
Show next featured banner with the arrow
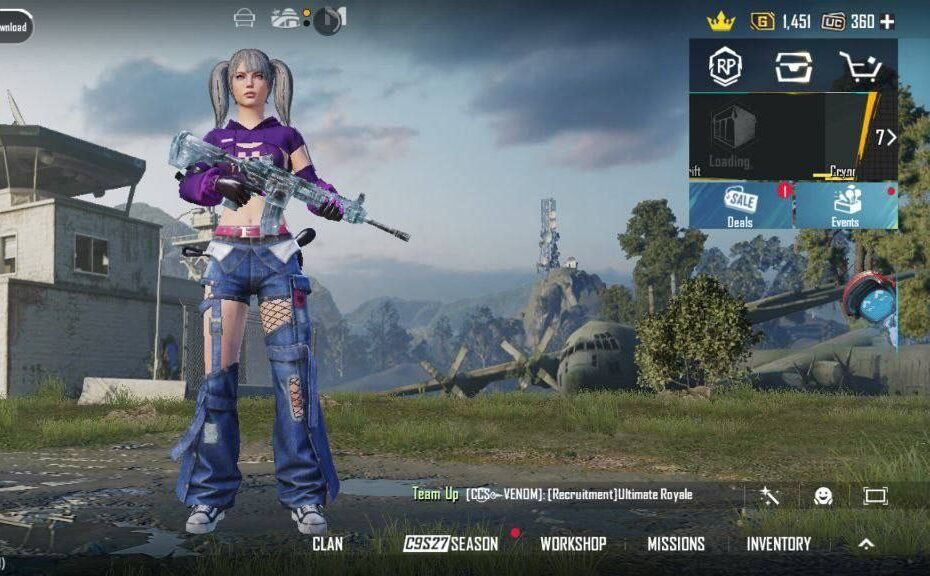coord(885,137)
